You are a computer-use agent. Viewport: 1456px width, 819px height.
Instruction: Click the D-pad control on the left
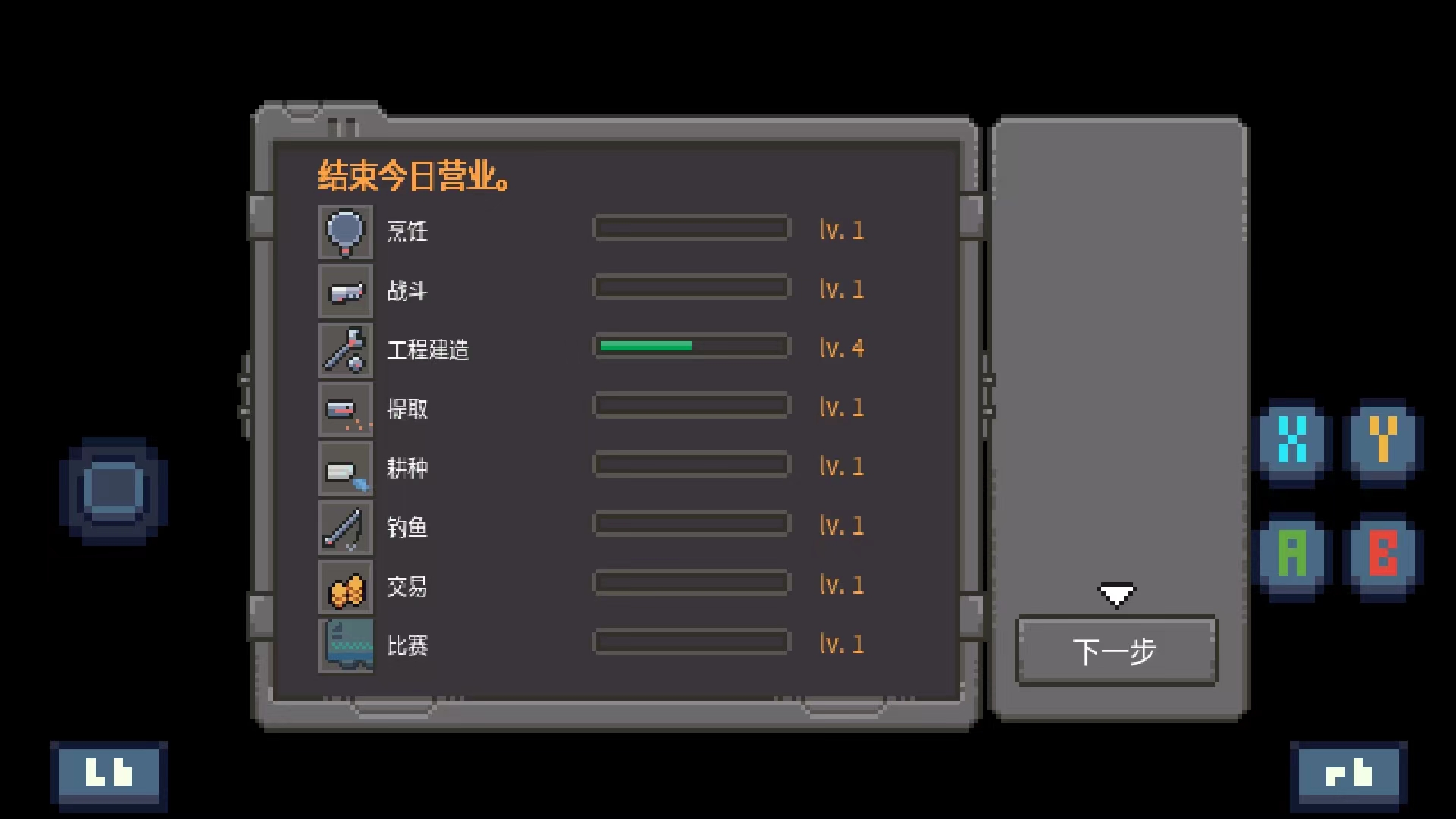(x=112, y=488)
